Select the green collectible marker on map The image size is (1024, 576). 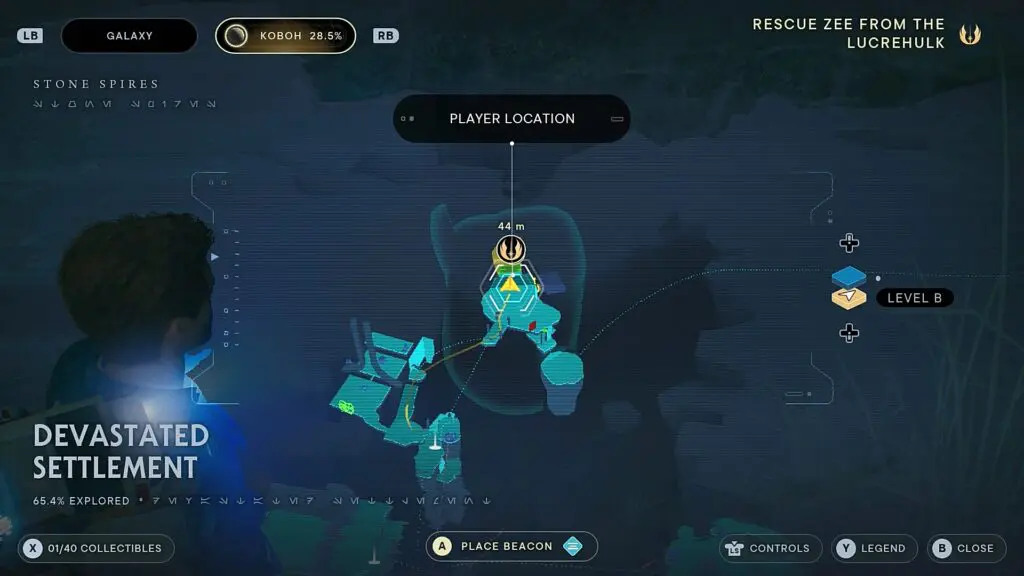pos(347,406)
